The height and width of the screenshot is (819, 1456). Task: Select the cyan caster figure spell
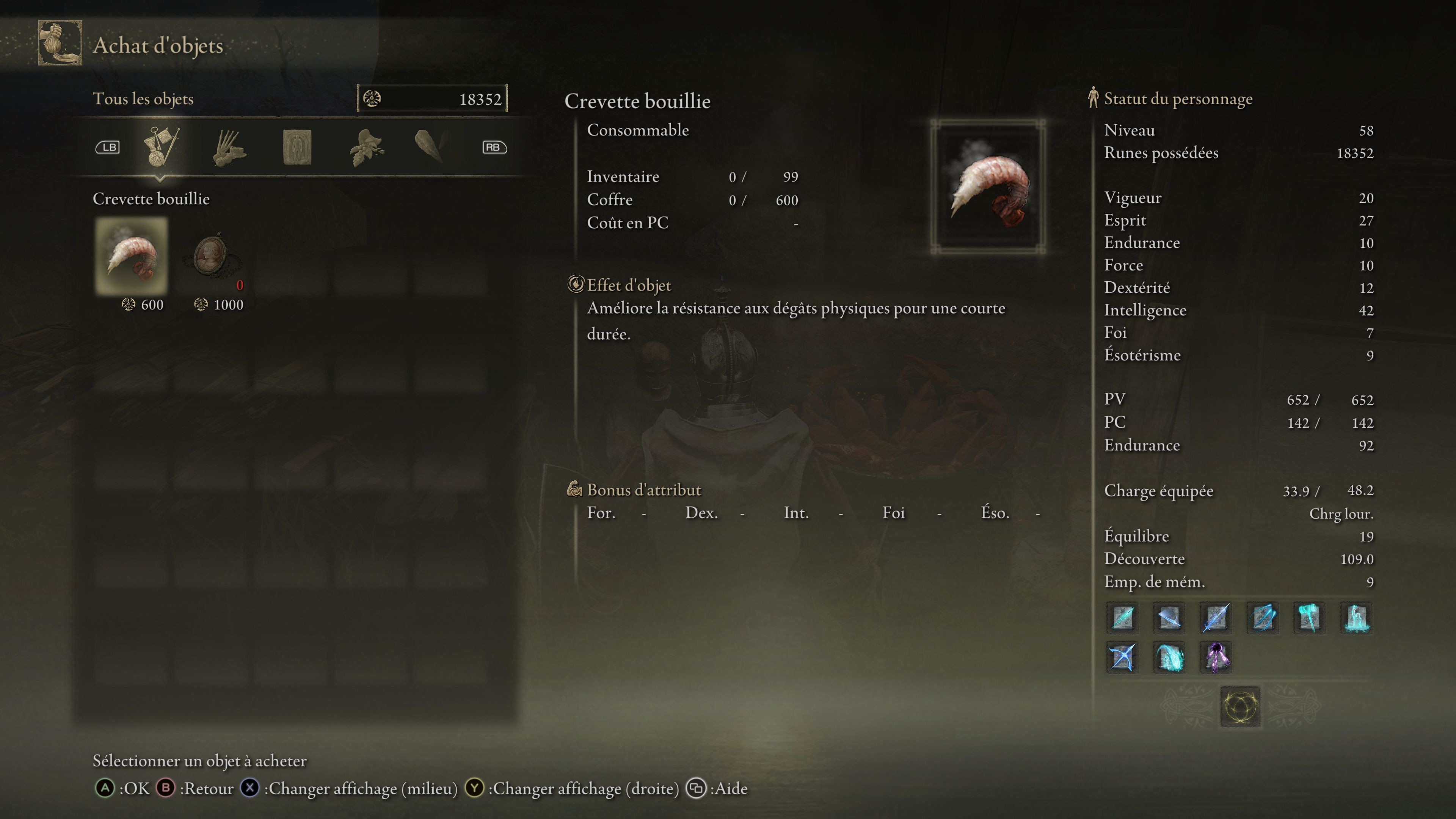[1356, 617]
